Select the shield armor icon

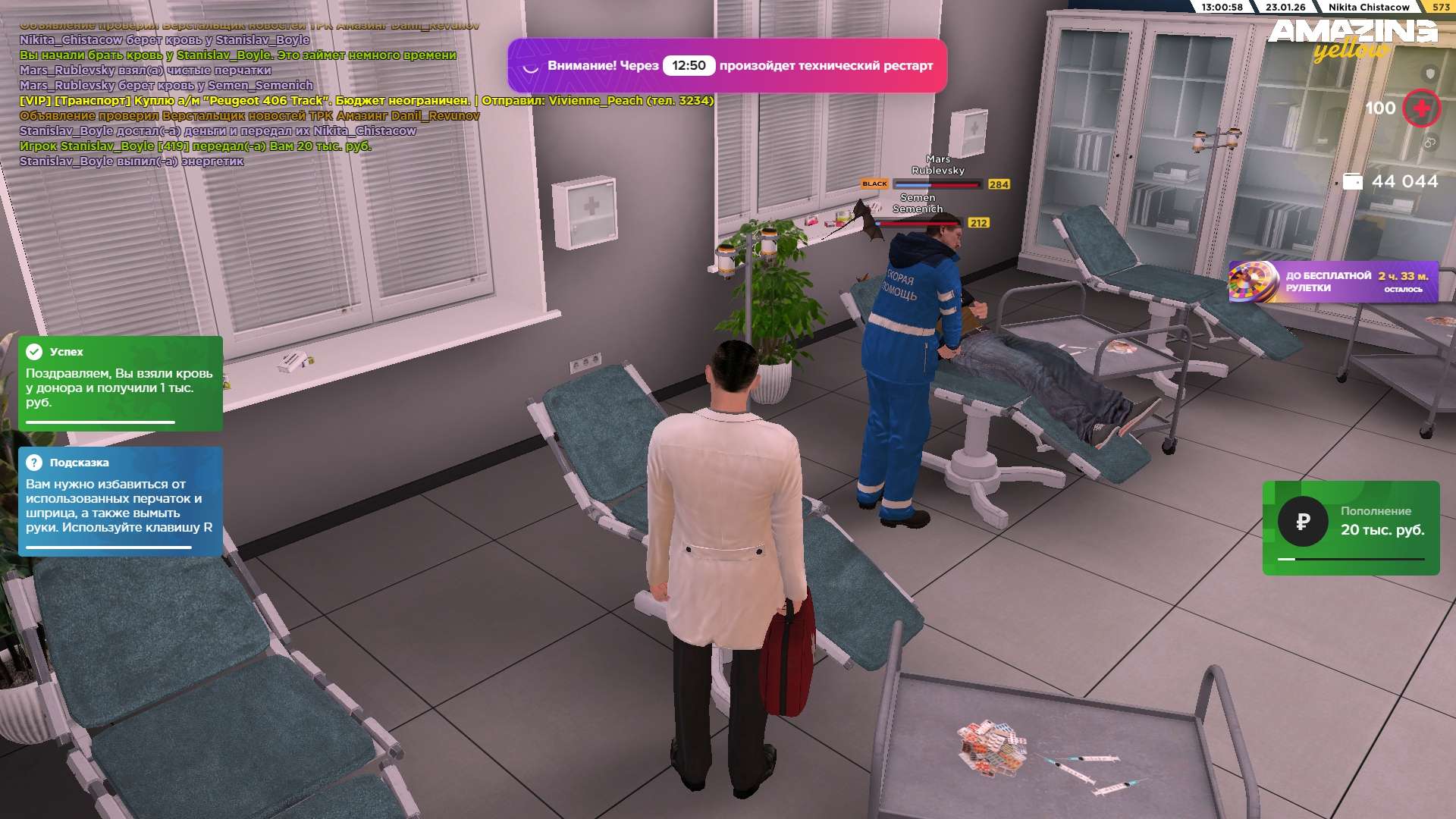point(1430,74)
